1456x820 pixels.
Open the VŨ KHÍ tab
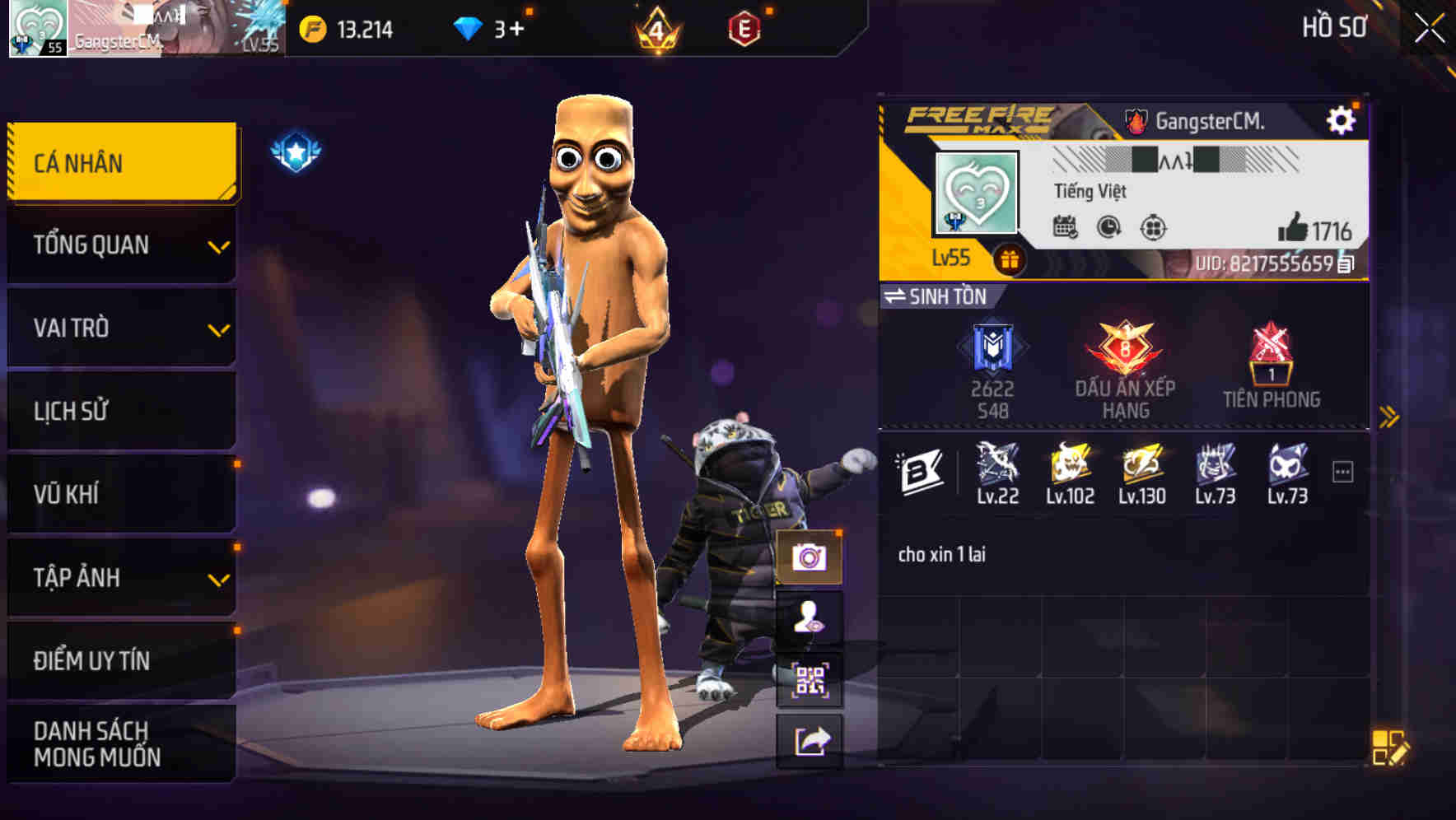(x=120, y=494)
